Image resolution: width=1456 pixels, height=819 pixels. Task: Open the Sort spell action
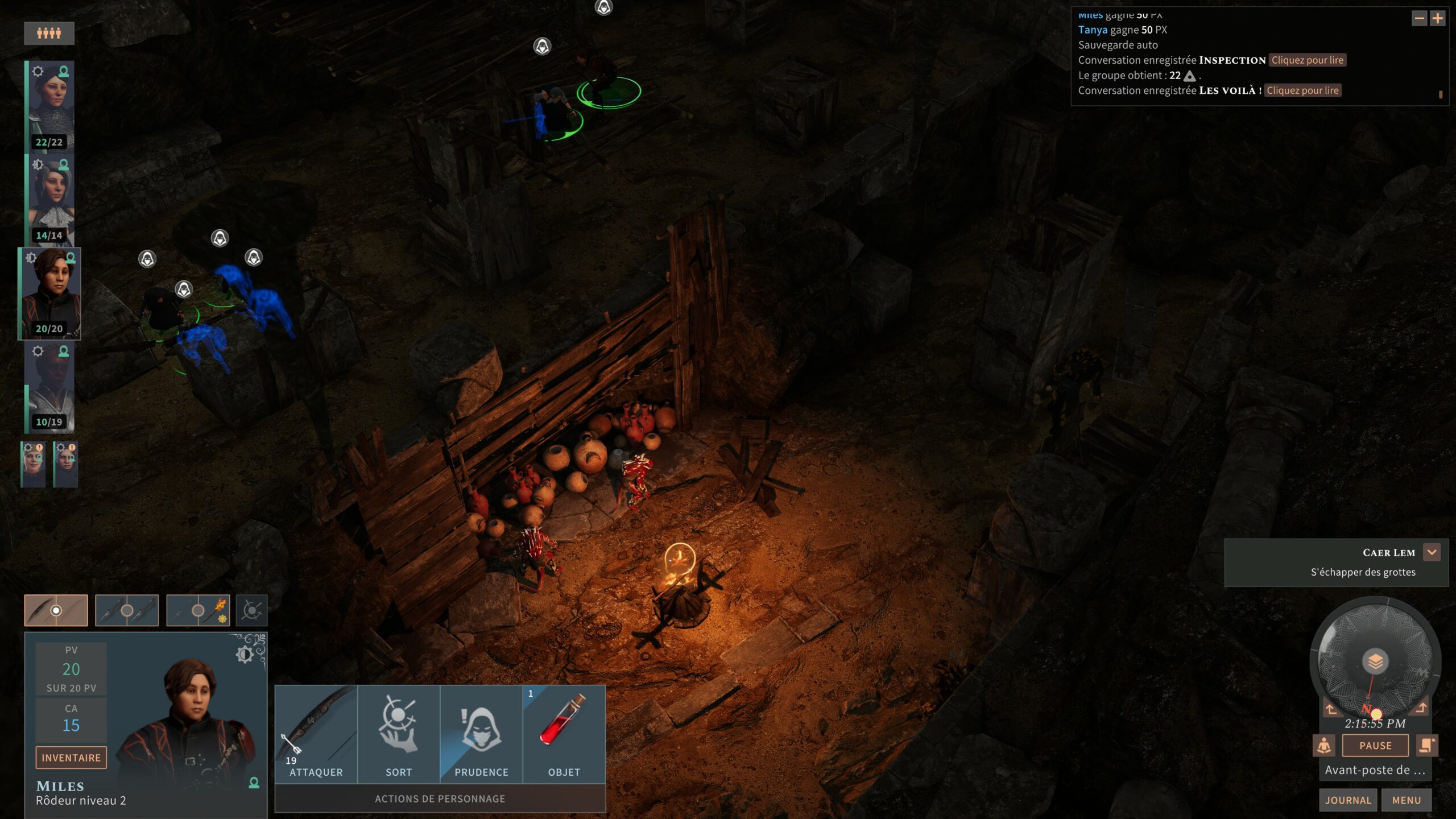tap(399, 734)
